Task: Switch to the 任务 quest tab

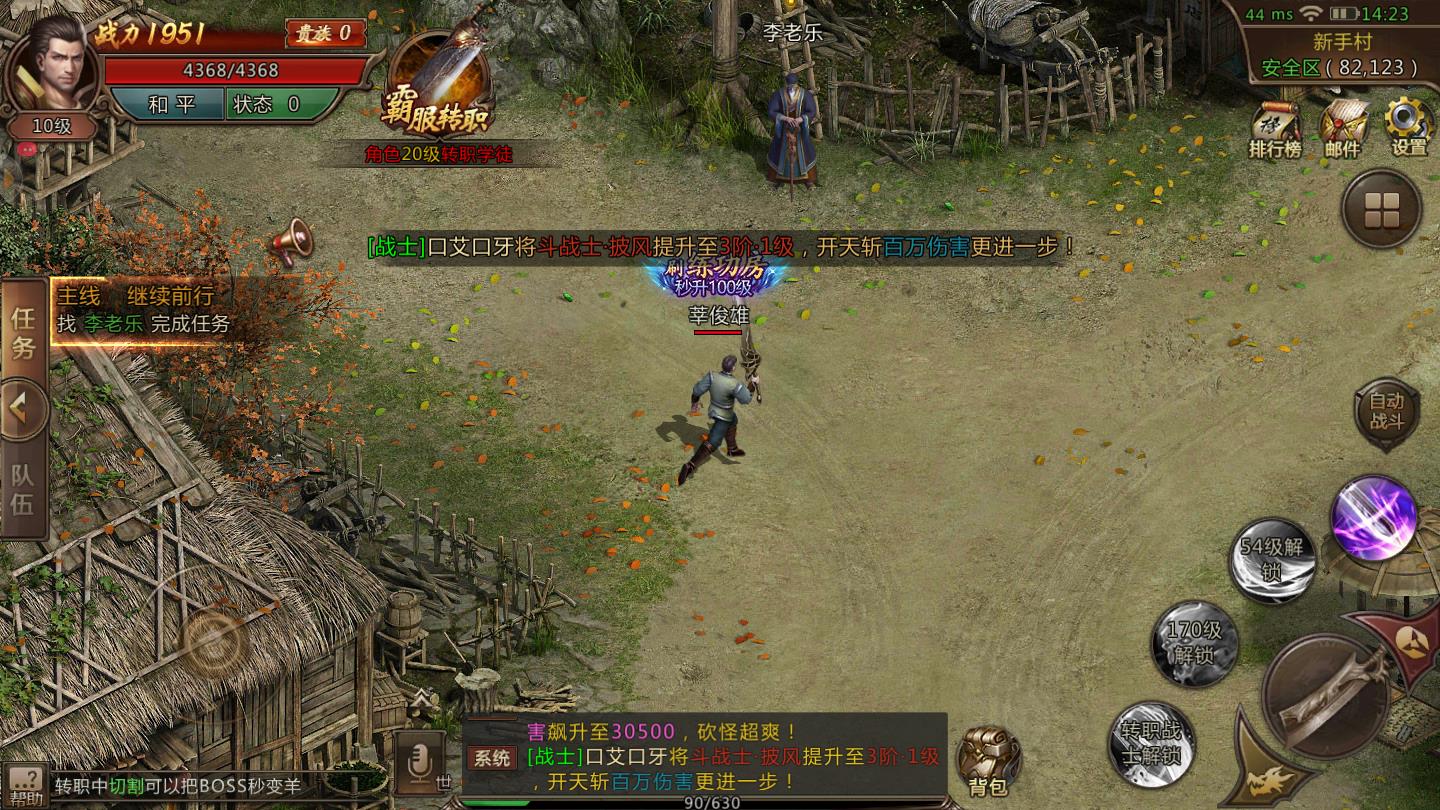Action: (x=23, y=333)
